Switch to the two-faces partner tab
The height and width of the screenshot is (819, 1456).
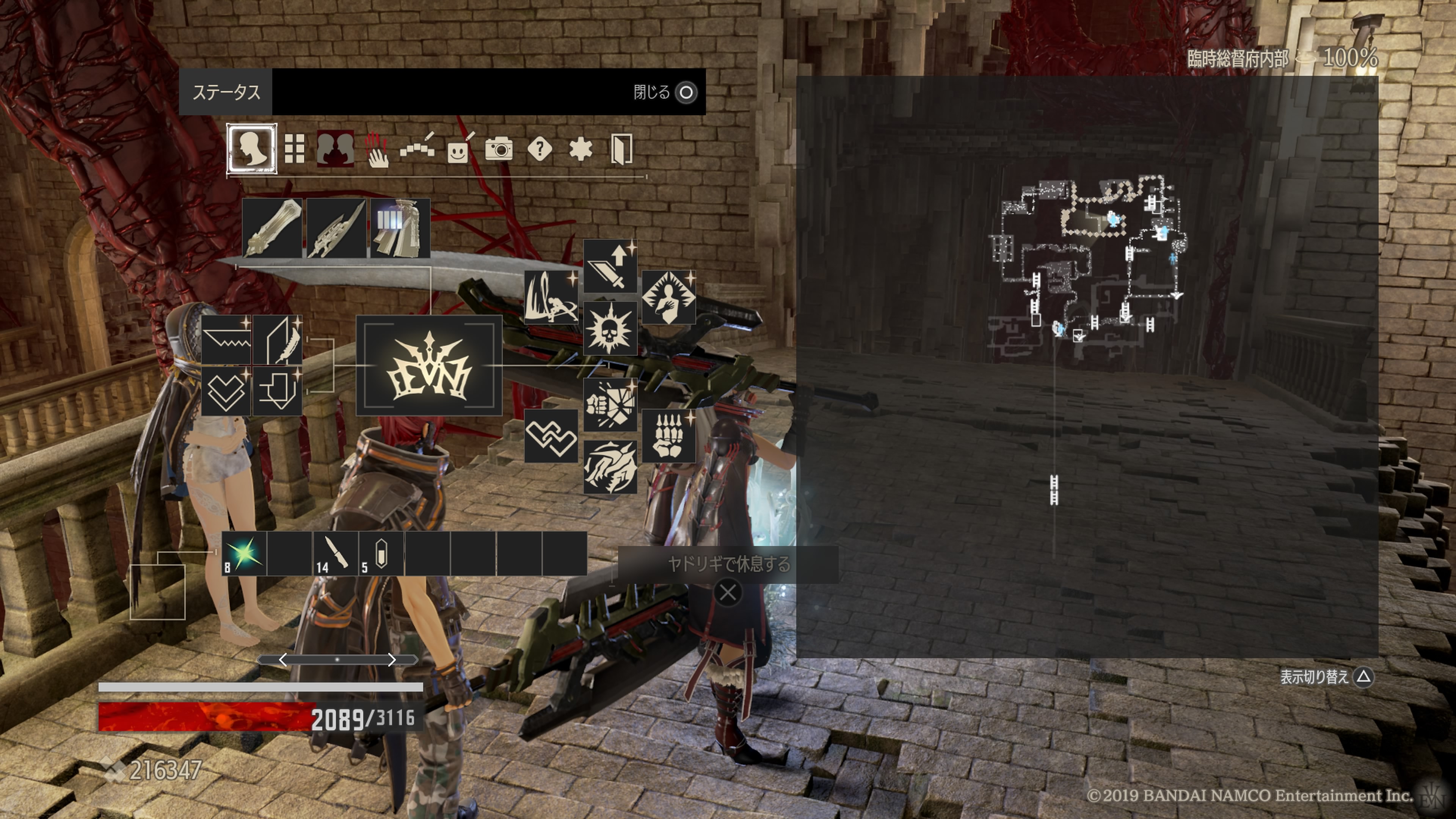tap(335, 149)
